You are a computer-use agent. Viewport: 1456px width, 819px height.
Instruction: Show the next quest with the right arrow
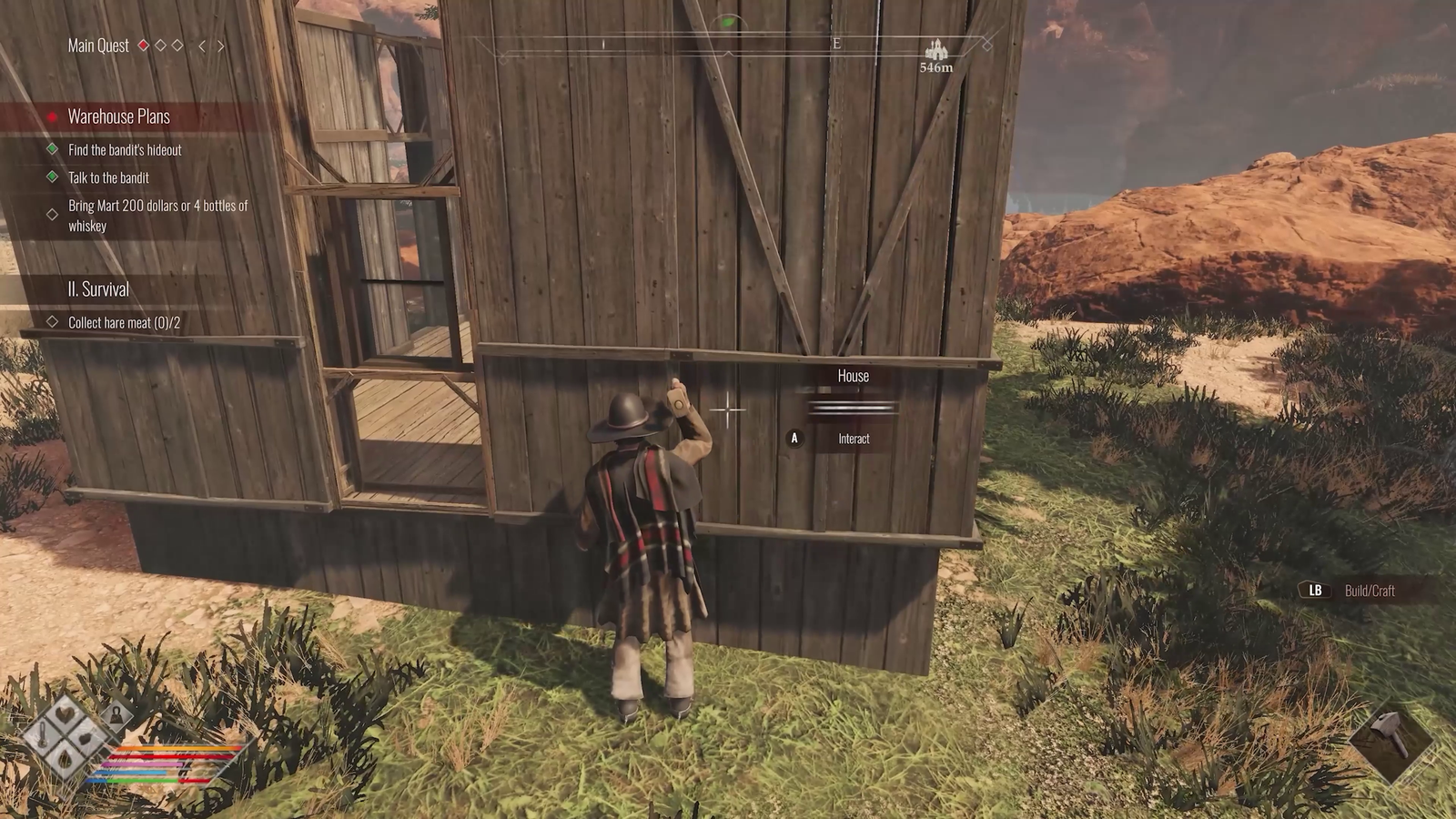click(221, 45)
